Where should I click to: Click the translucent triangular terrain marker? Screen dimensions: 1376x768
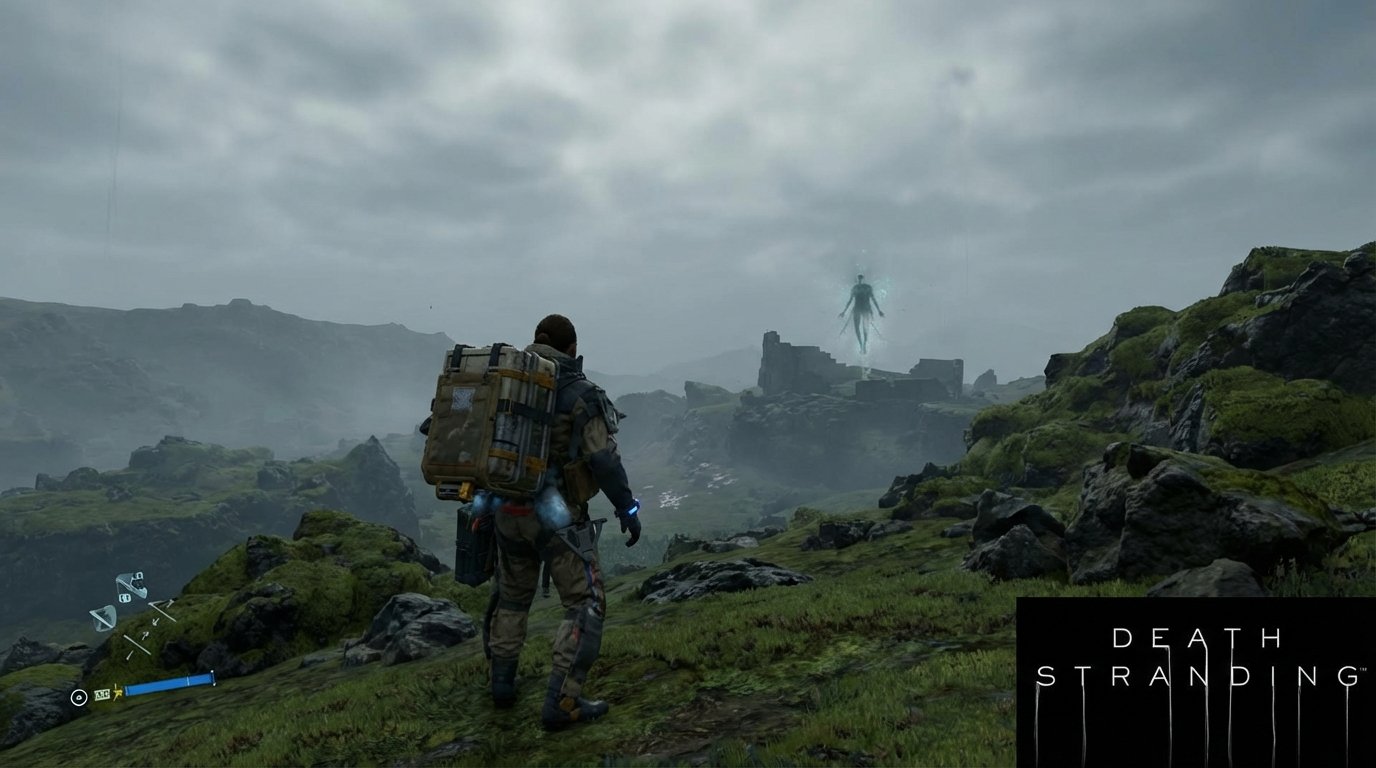tap(104, 616)
